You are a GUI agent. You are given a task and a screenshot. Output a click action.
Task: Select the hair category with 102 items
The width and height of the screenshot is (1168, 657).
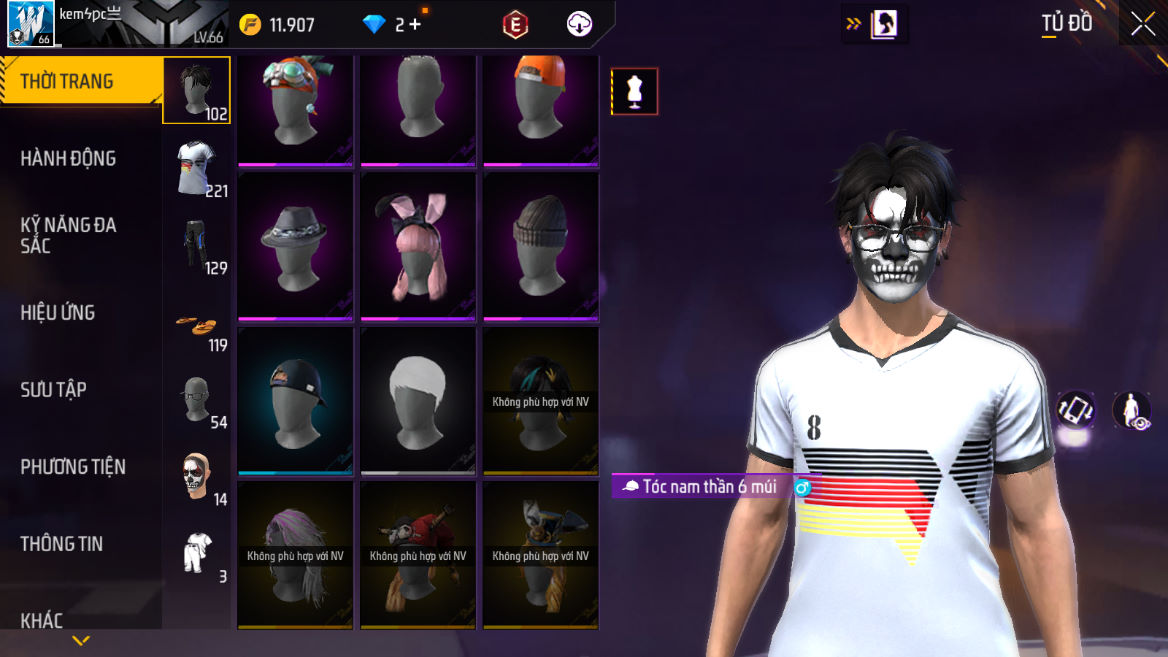coord(197,90)
